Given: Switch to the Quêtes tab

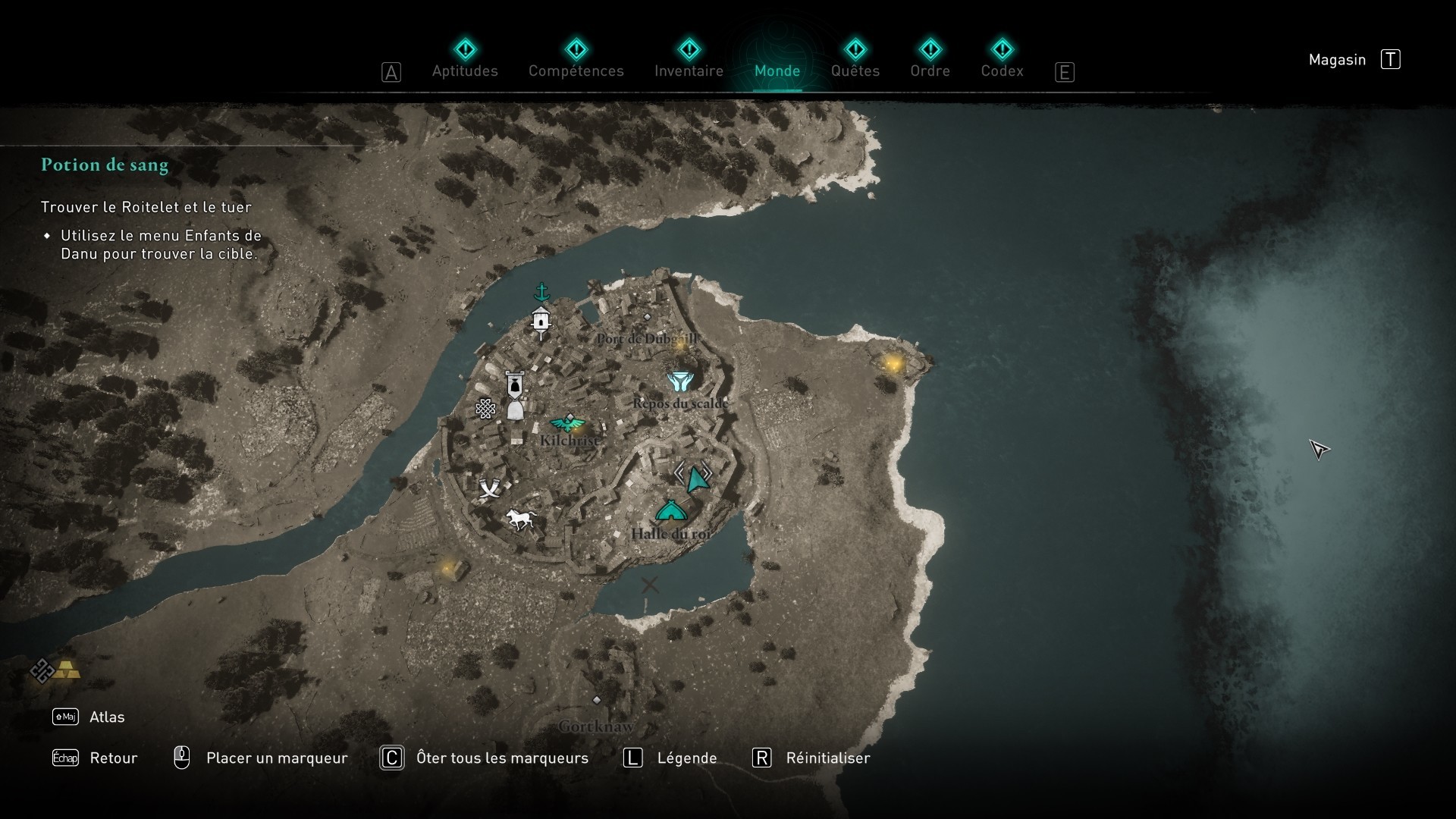Looking at the screenshot, I should click(x=855, y=71).
